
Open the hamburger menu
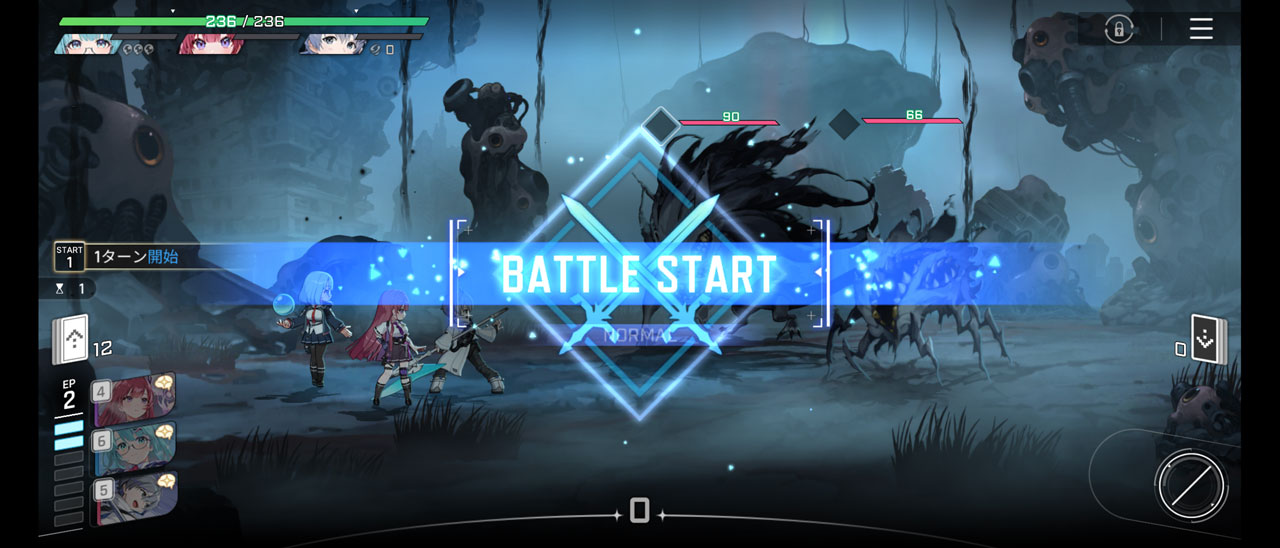[1201, 29]
